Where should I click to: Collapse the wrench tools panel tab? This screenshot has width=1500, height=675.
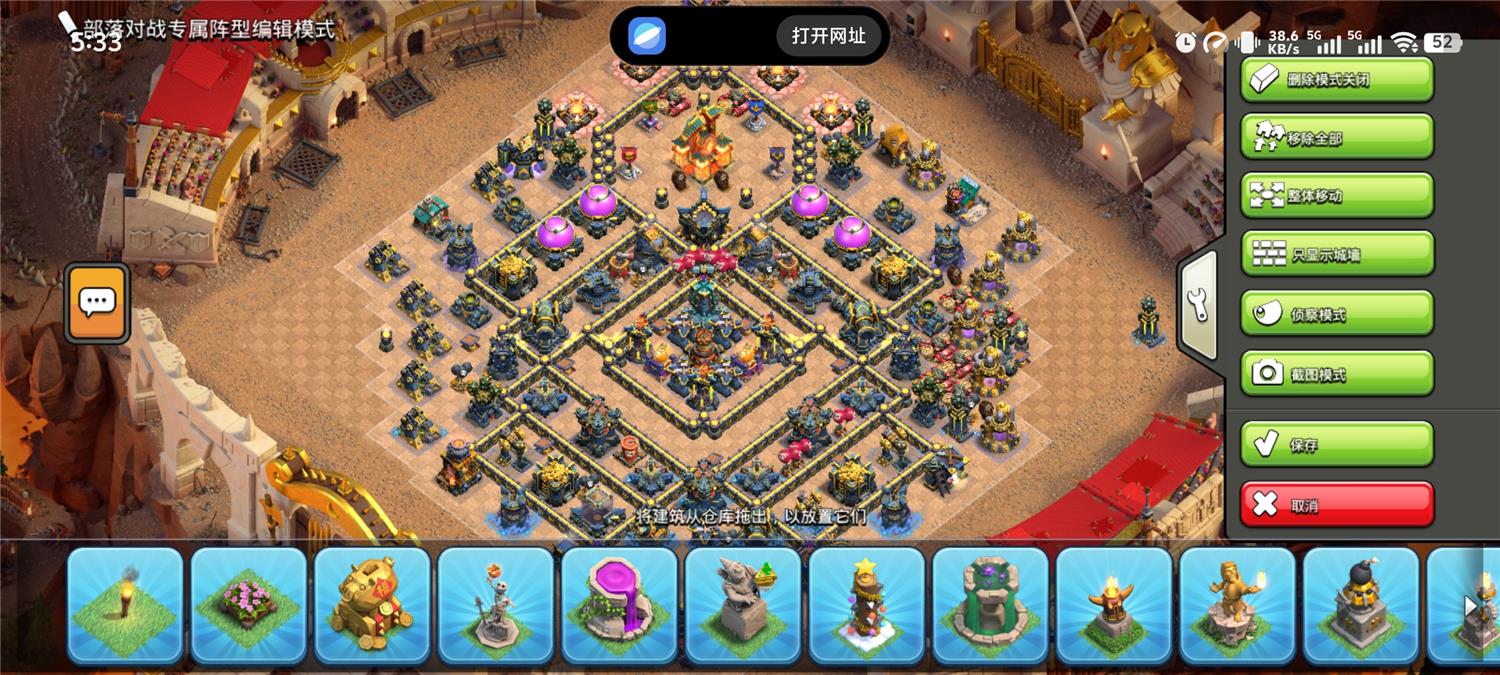[x=1198, y=306]
